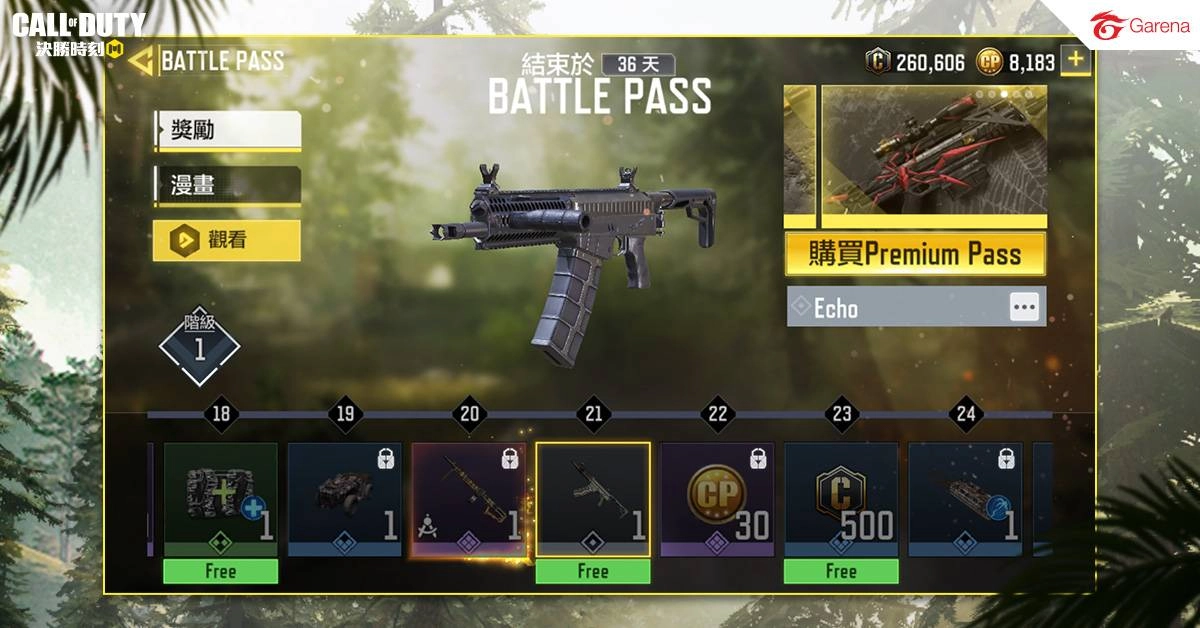The width and height of the screenshot is (1200, 628).
Task: Buy the Premium Pass
Action: [915, 254]
